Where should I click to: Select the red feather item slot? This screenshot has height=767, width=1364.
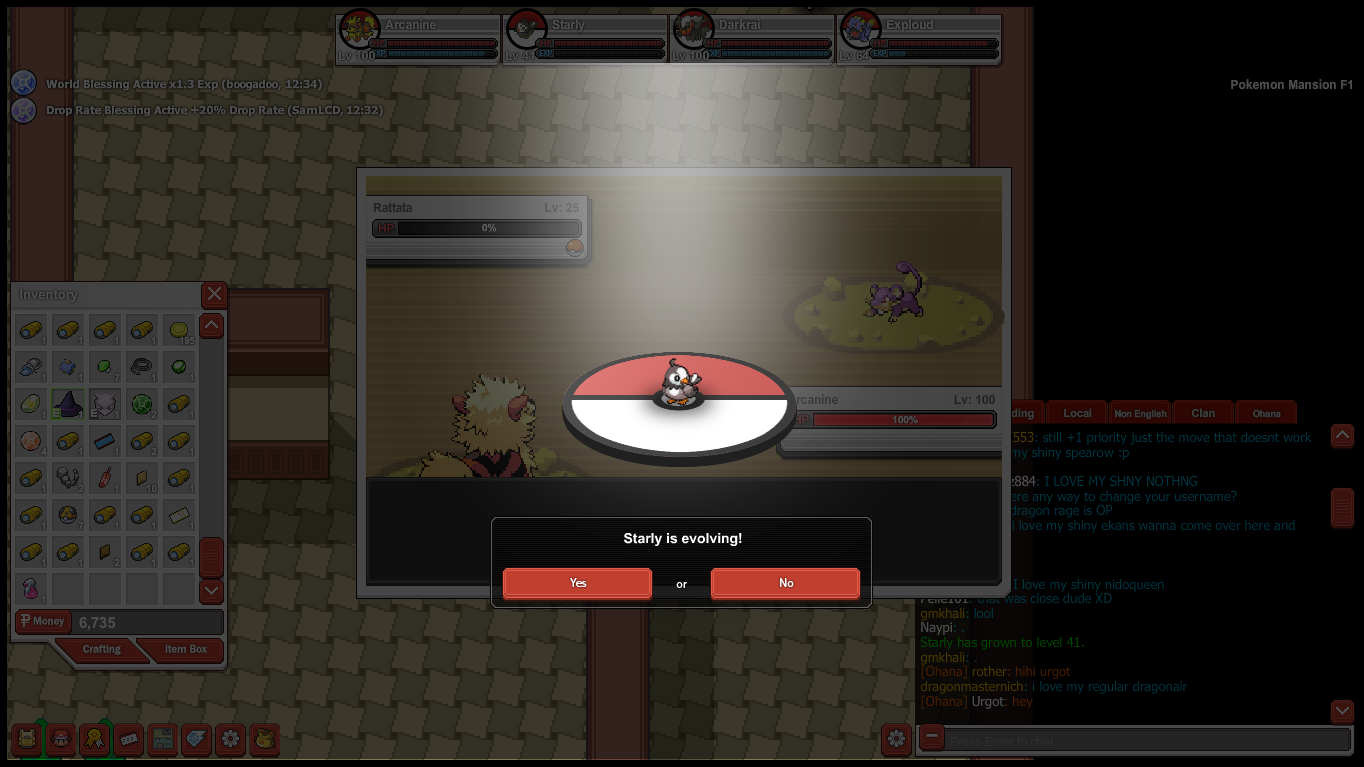tap(105, 478)
